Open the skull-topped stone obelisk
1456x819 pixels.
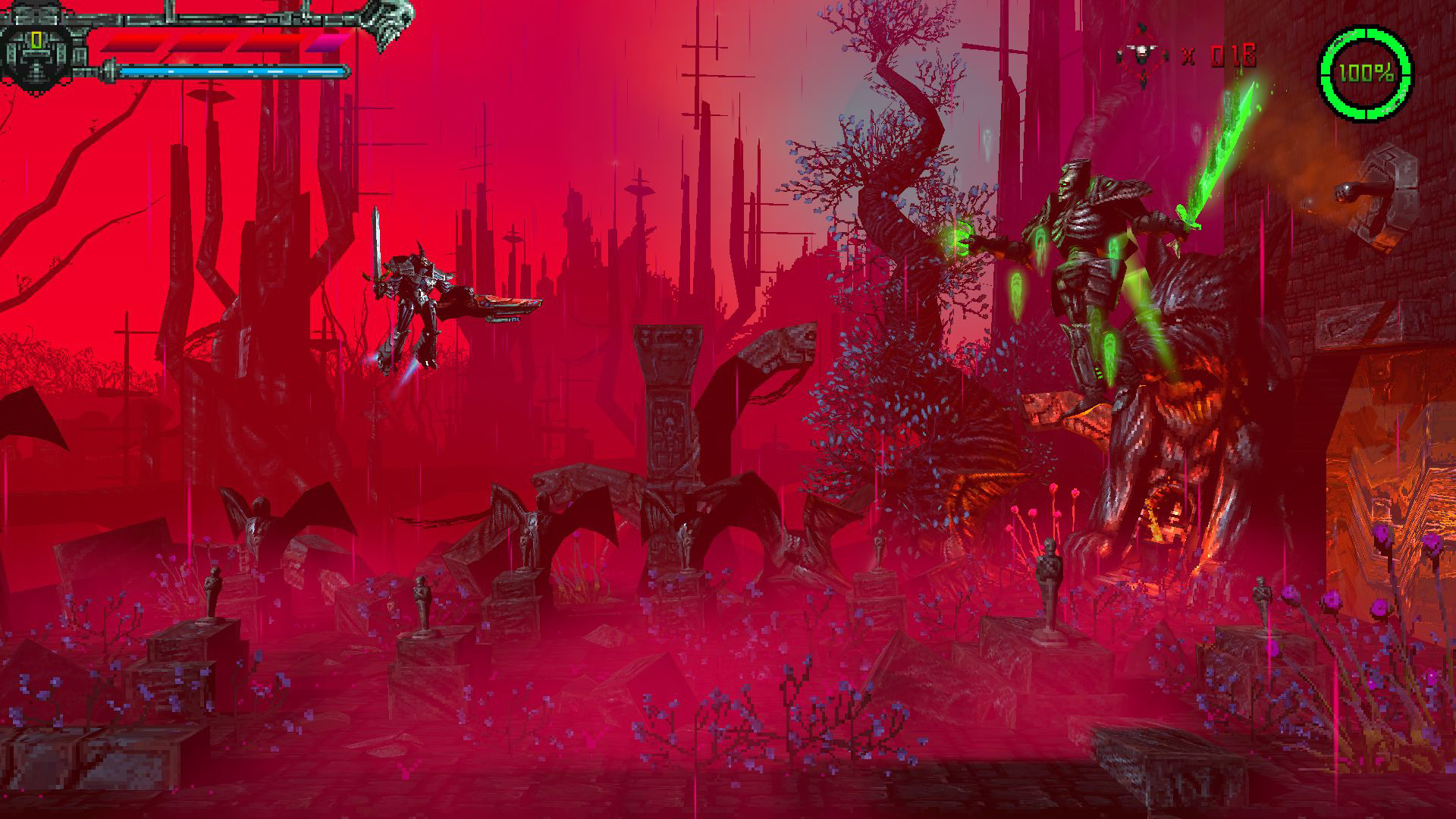(666, 394)
